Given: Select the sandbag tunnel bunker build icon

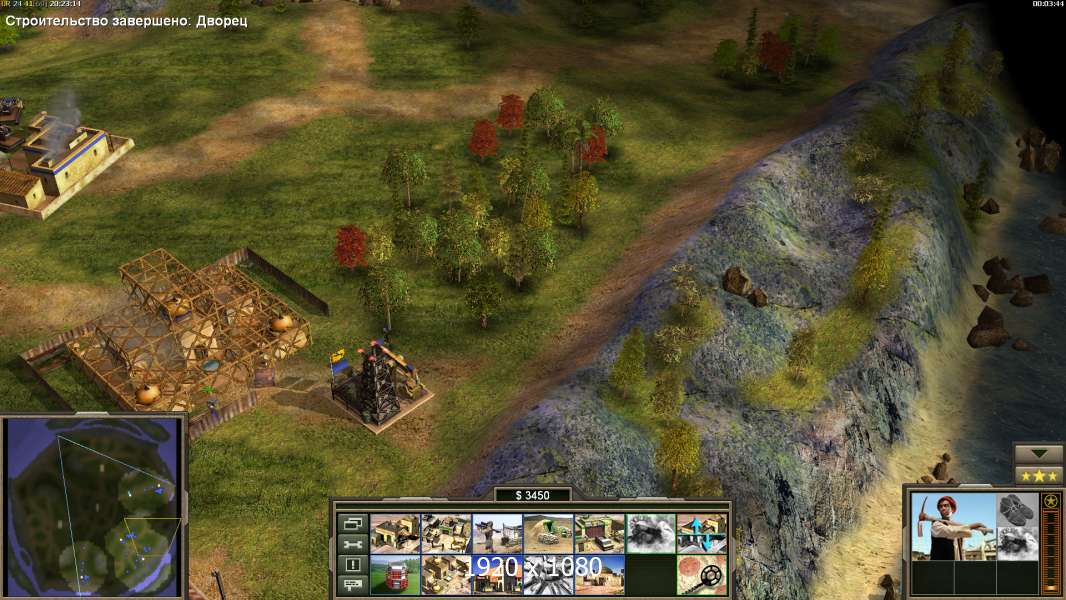Looking at the screenshot, I should coord(548,533).
